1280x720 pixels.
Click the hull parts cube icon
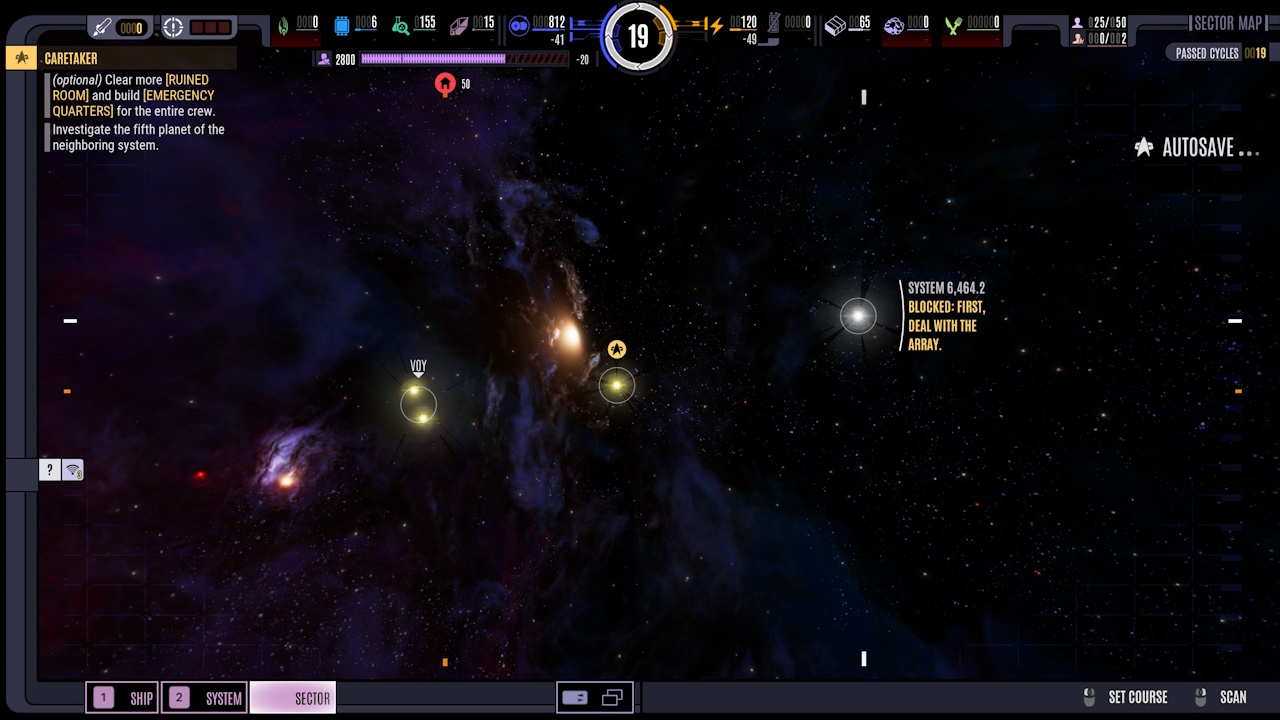pyautogui.click(x=836, y=25)
